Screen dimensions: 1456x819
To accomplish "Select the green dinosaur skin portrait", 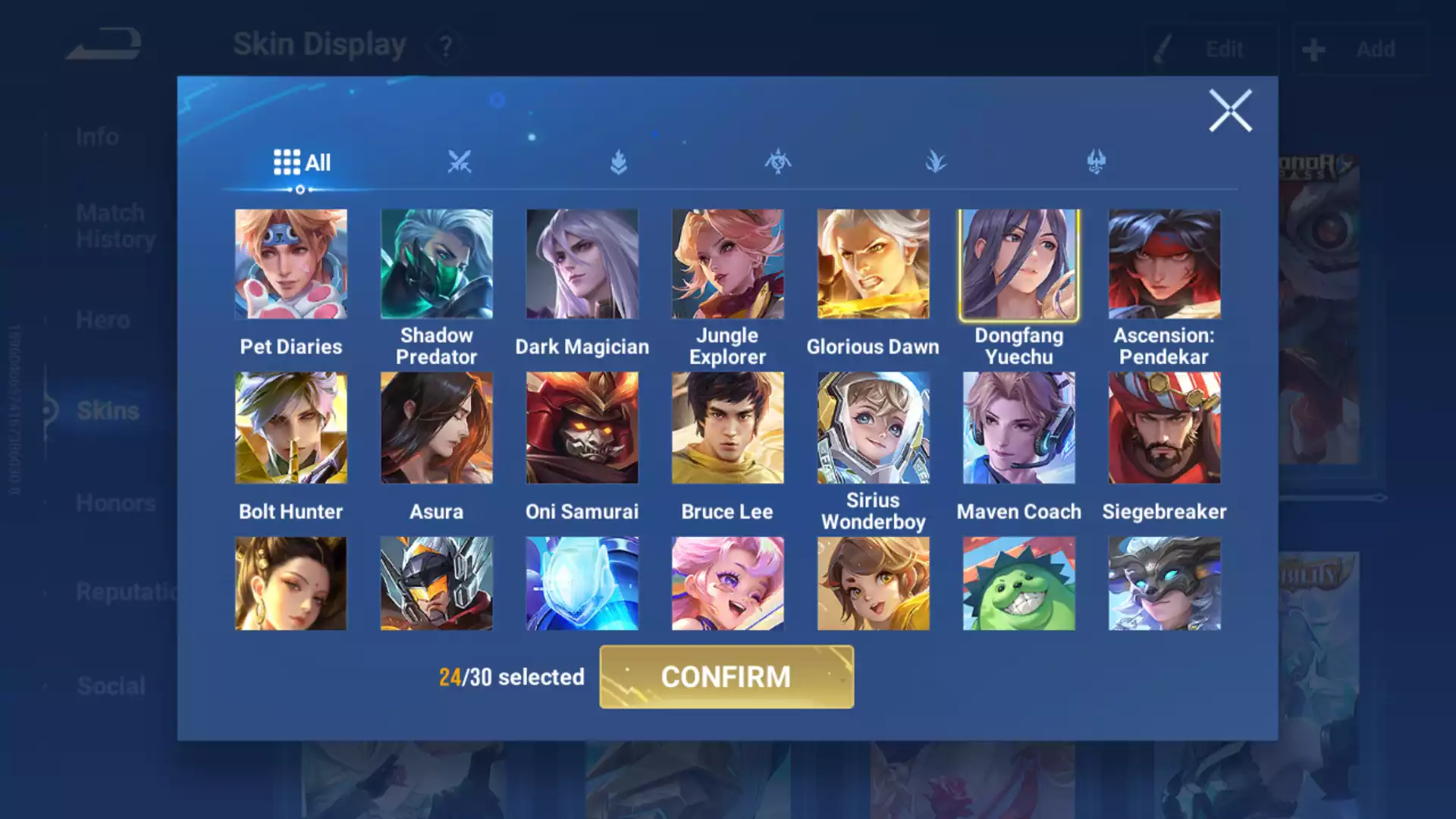I will coord(1018,583).
